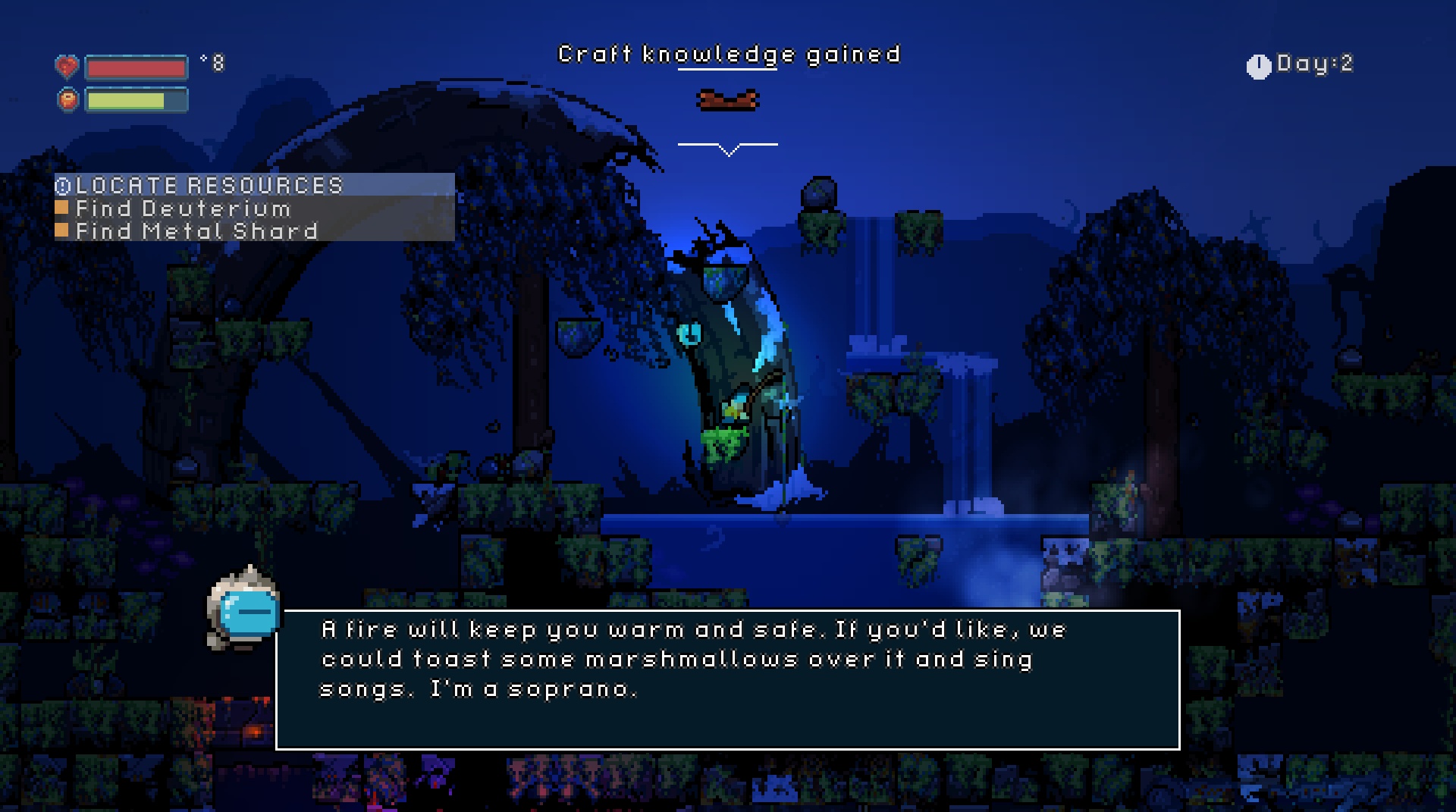
Task: Click the robot companion portrait
Action: [244, 608]
